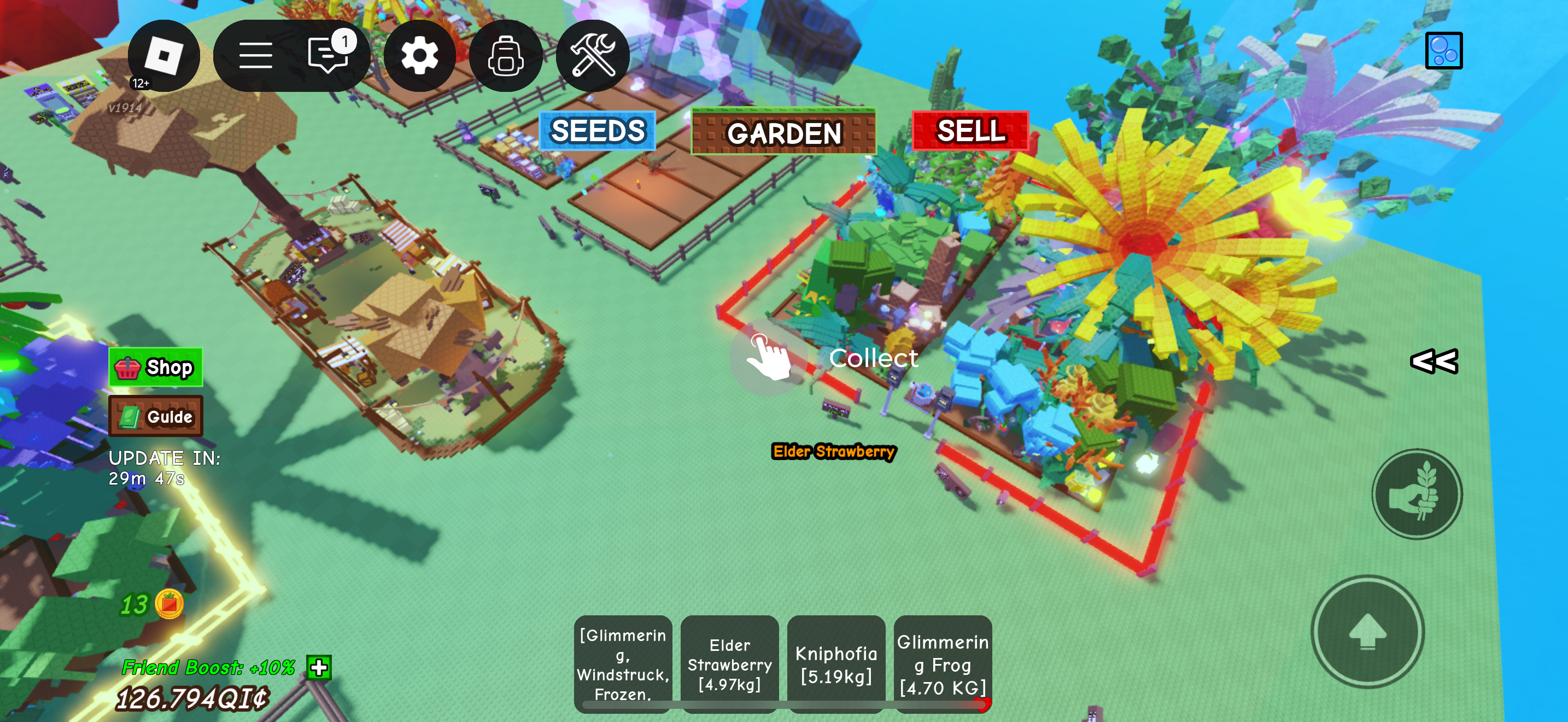Open the hammer and wrench tools
Screen dimensions: 1568x722
click(592, 55)
